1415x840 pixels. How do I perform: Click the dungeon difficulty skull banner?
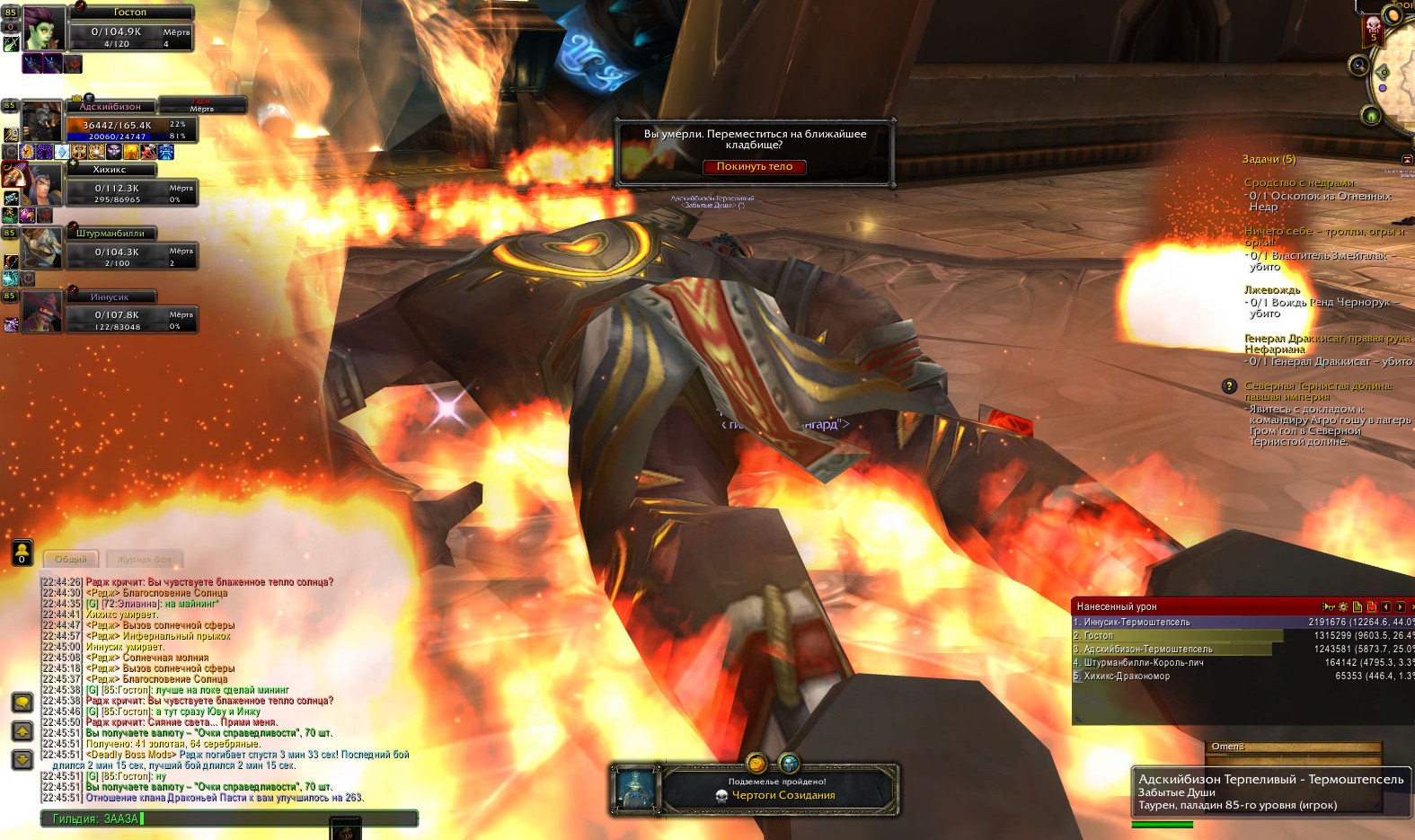point(1373,29)
